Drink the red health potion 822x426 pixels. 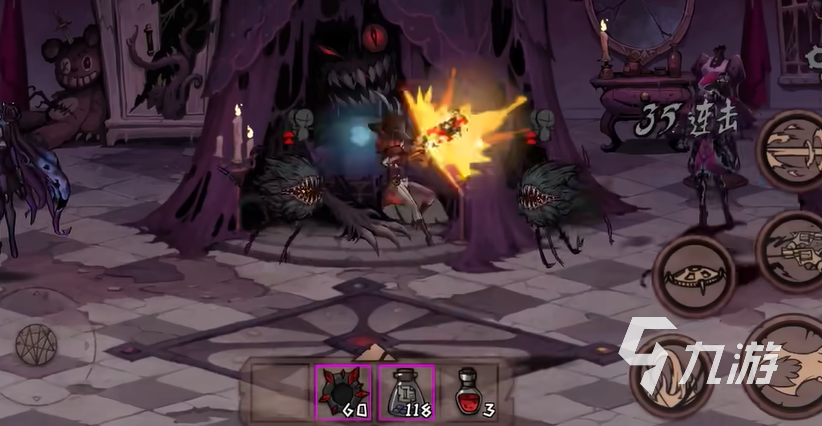[466, 390]
